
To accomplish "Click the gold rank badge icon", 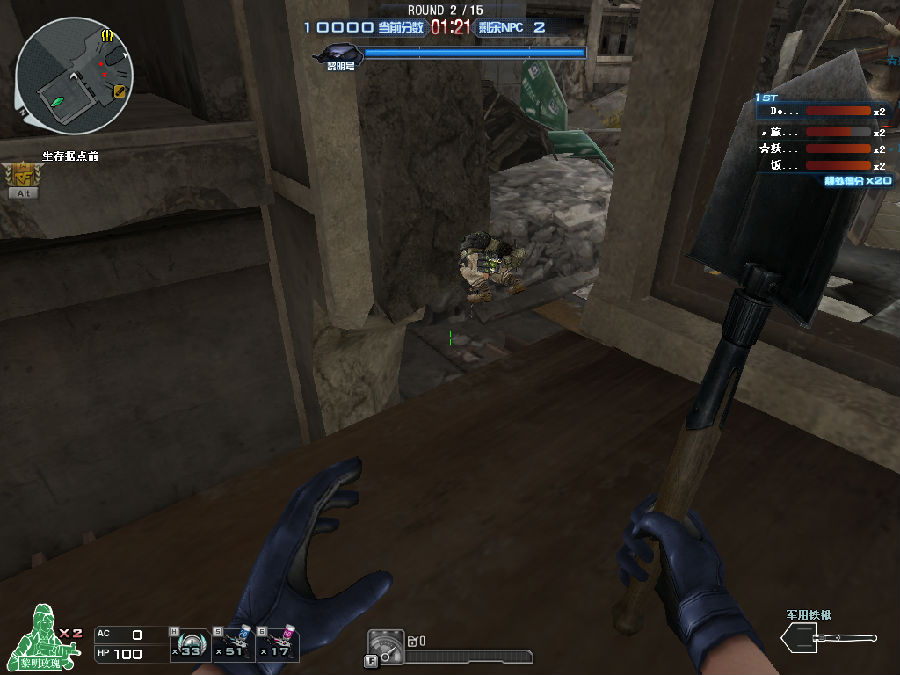I will (21, 177).
